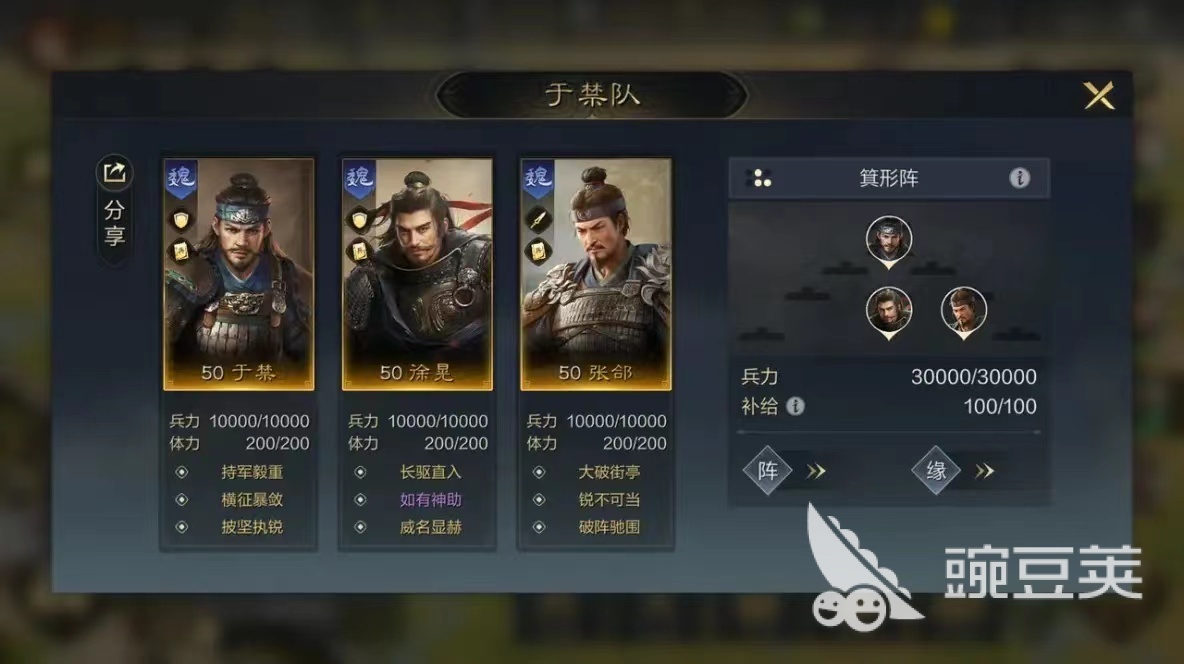Screen dimensions: 1184x664
Task: View the 持军毅重 skill
Action: [252, 472]
